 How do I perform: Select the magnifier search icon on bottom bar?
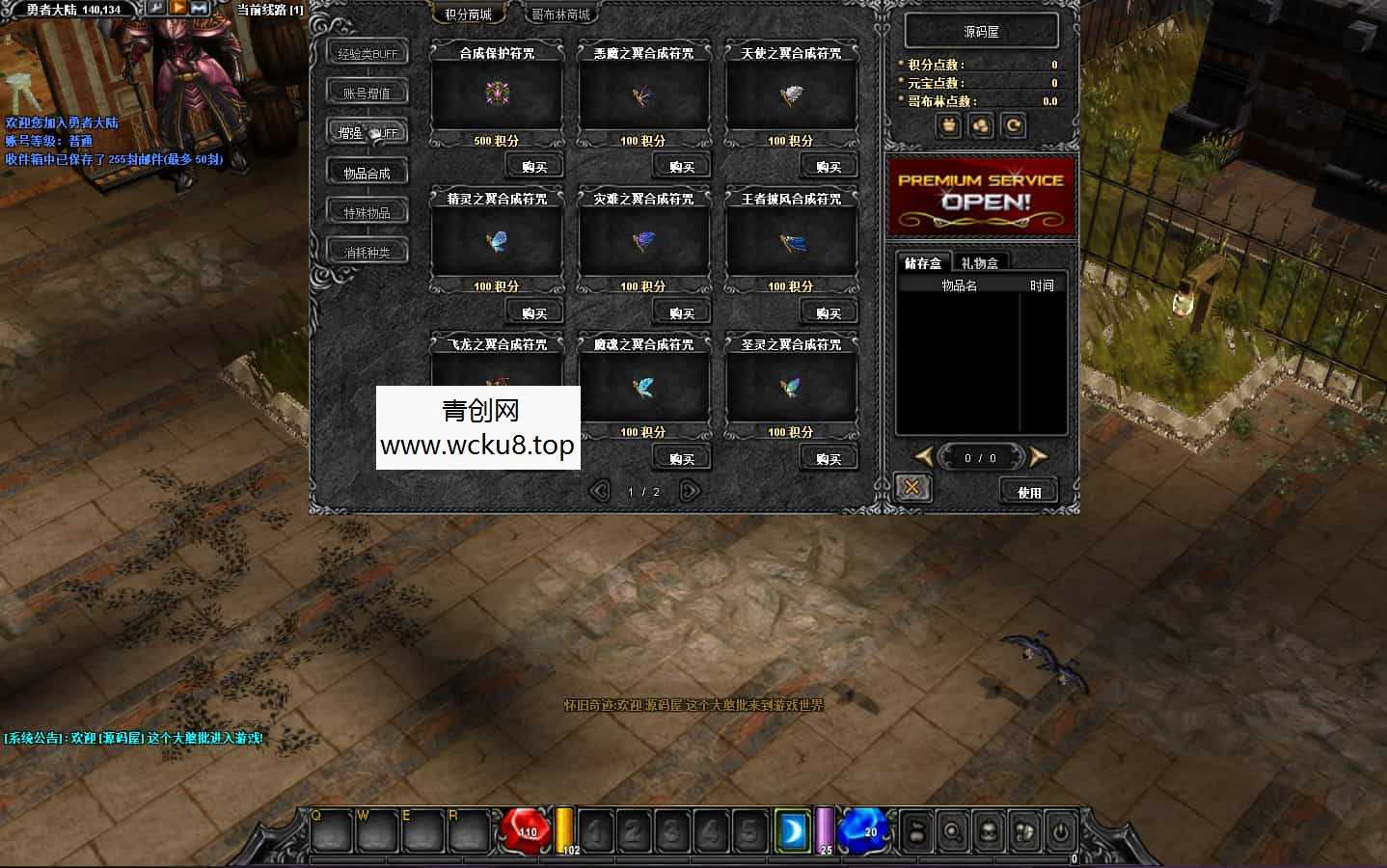click(x=951, y=831)
